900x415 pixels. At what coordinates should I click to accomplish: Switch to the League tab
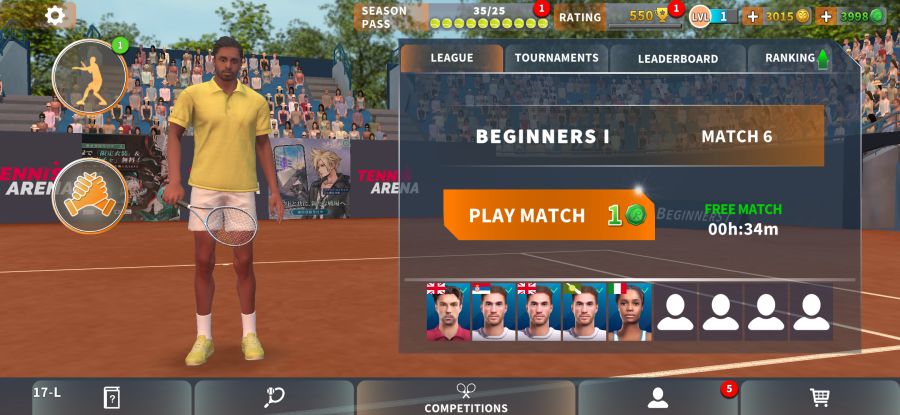[451, 58]
